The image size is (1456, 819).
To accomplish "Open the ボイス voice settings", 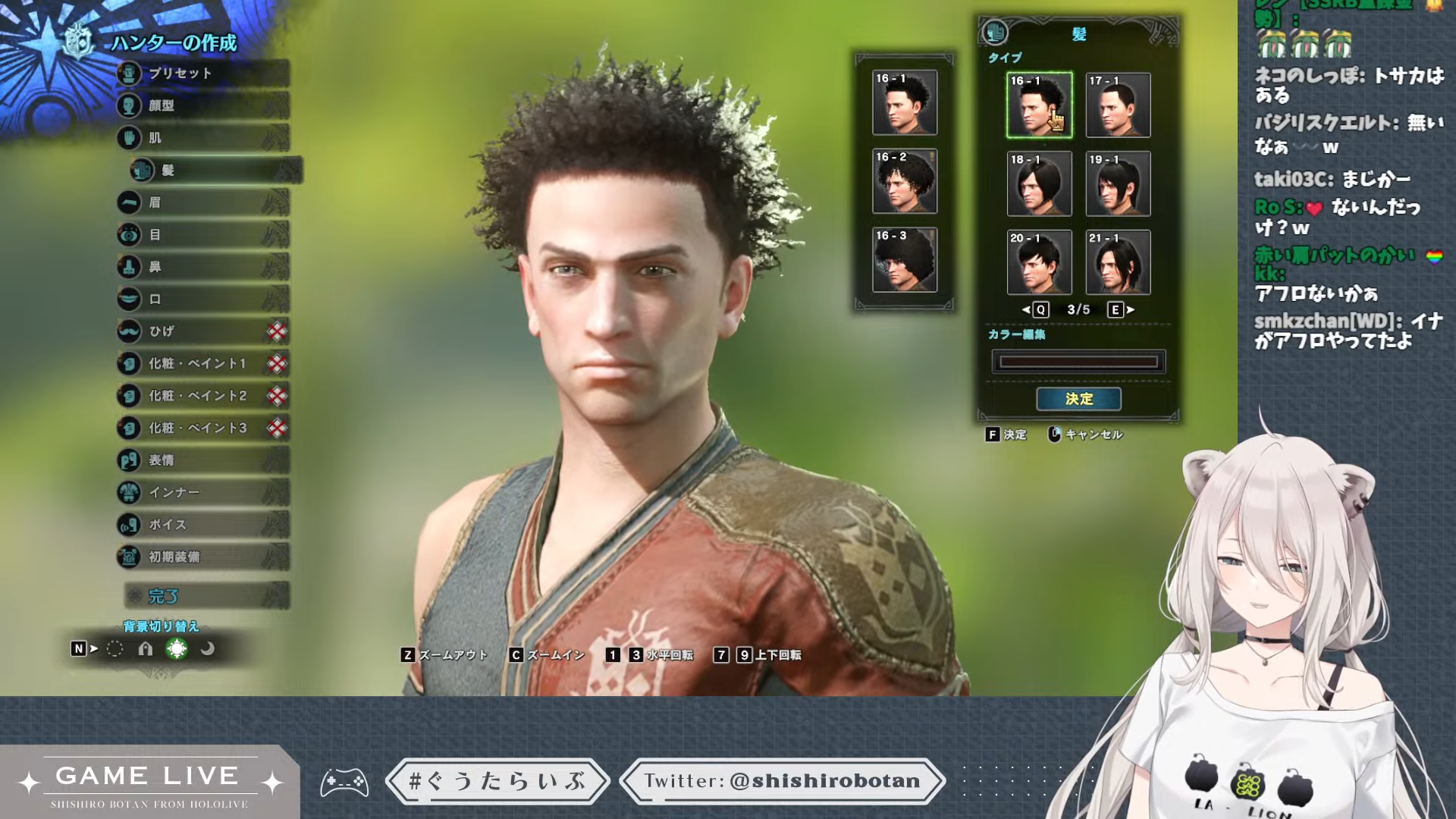I will pos(202,525).
